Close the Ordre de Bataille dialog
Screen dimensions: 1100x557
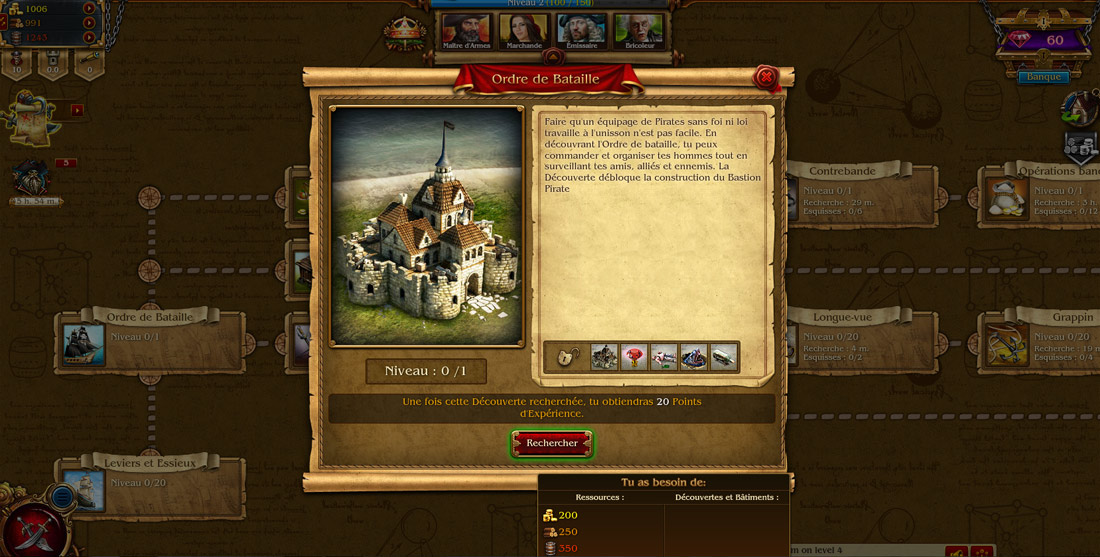pyautogui.click(x=766, y=77)
